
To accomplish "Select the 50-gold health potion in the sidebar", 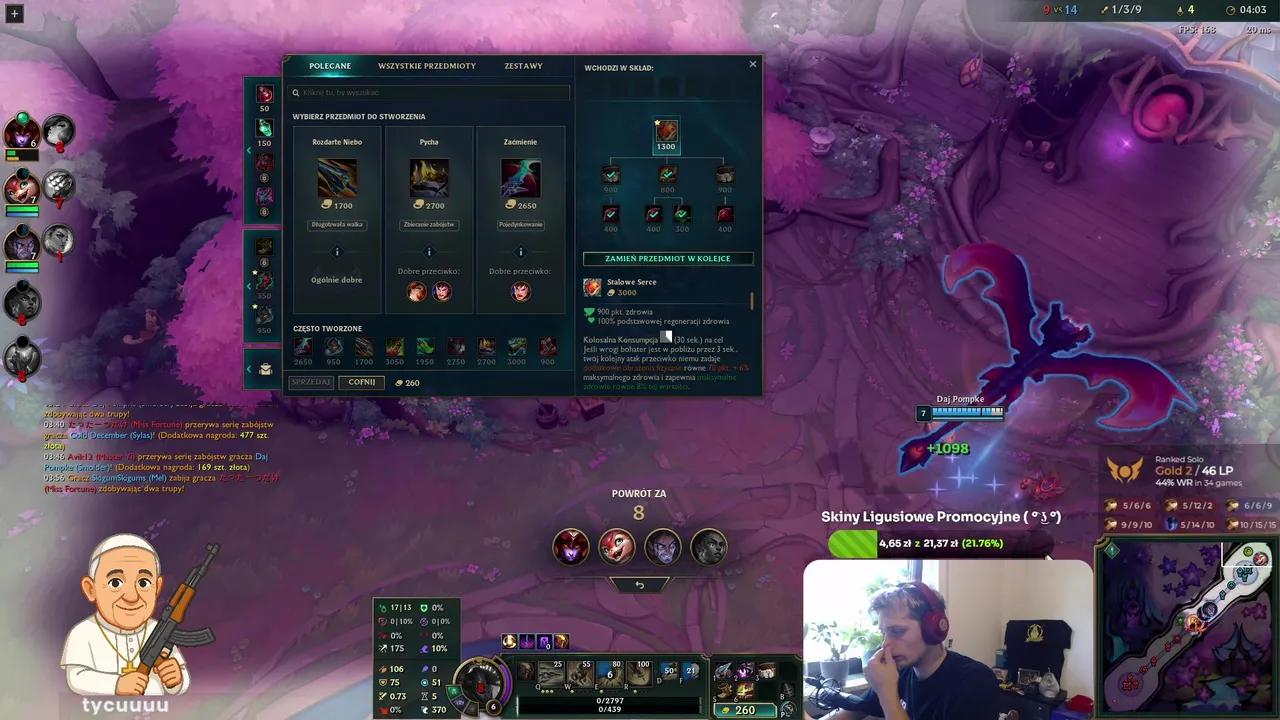I will click(264, 93).
